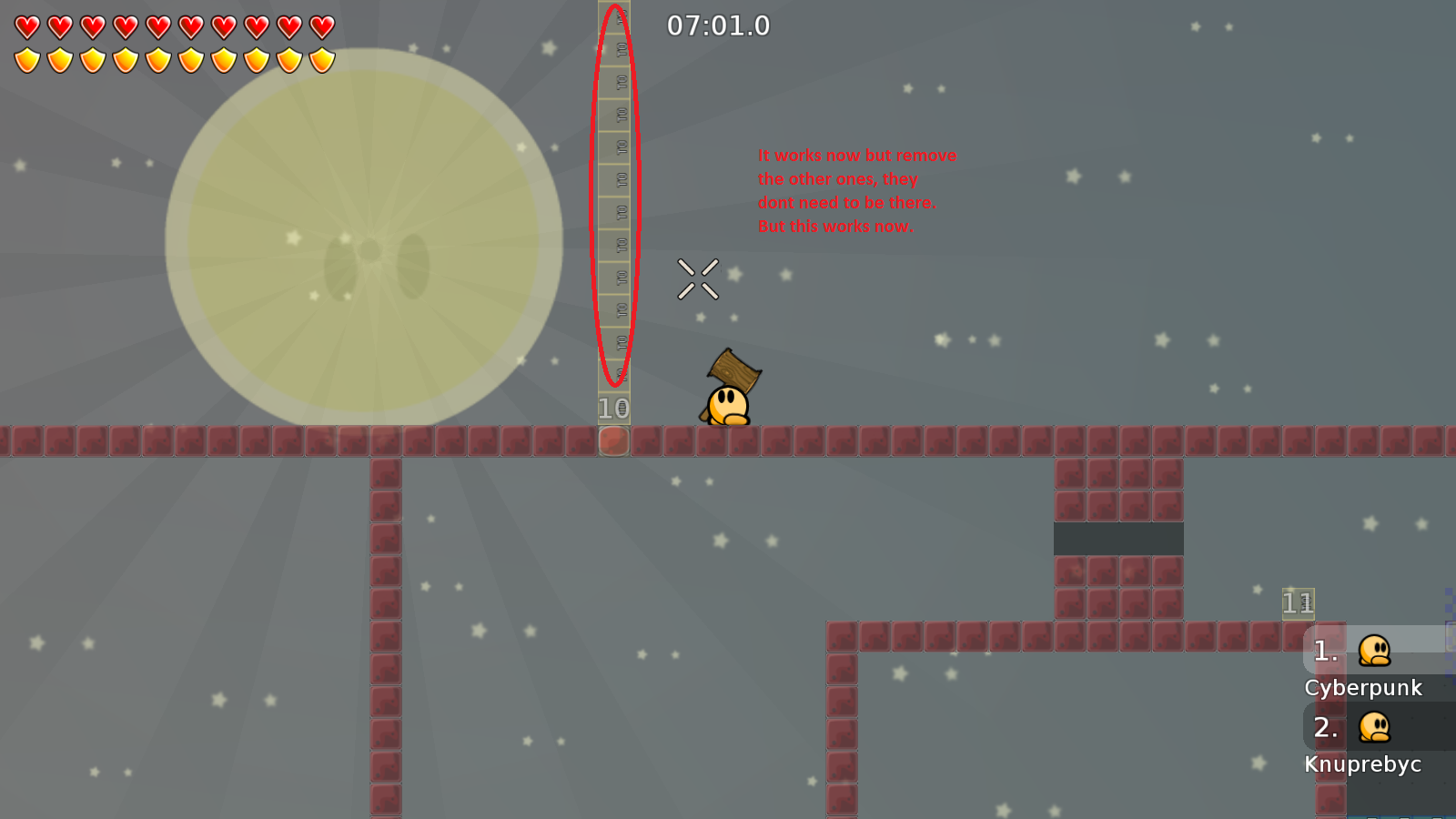Click the red annotation text message
The image size is (1456, 819).
coord(856,191)
